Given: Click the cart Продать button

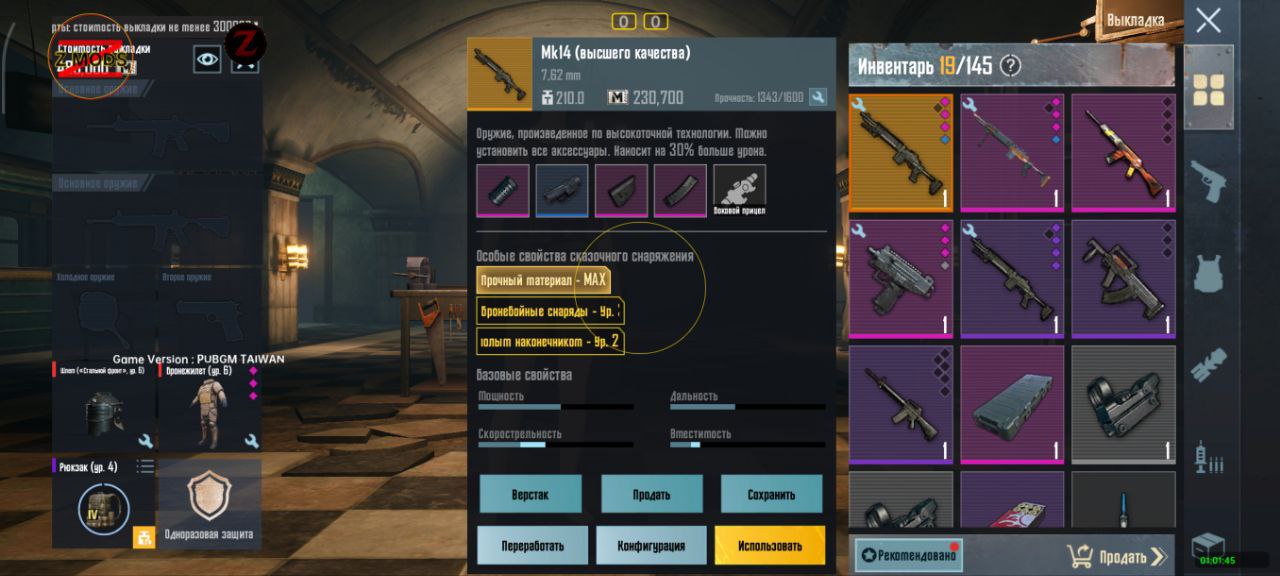Looking at the screenshot, I should 1116,556.
